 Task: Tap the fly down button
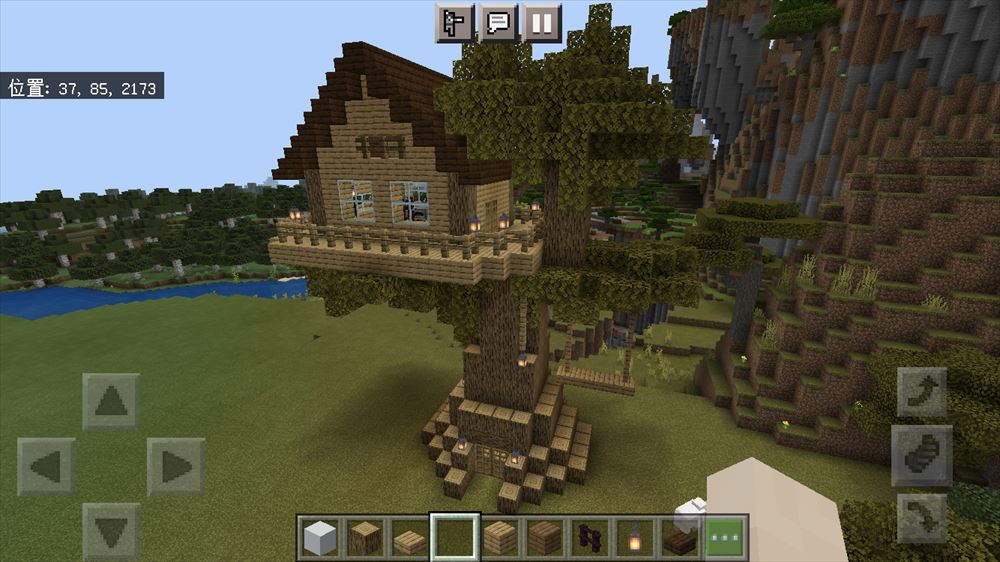(922, 518)
